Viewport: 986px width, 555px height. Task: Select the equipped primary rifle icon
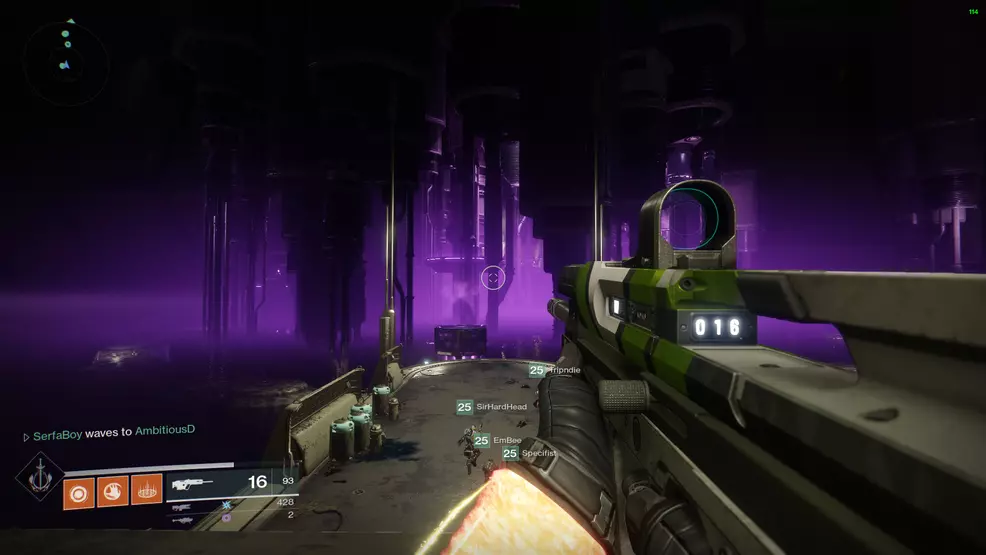[193, 484]
